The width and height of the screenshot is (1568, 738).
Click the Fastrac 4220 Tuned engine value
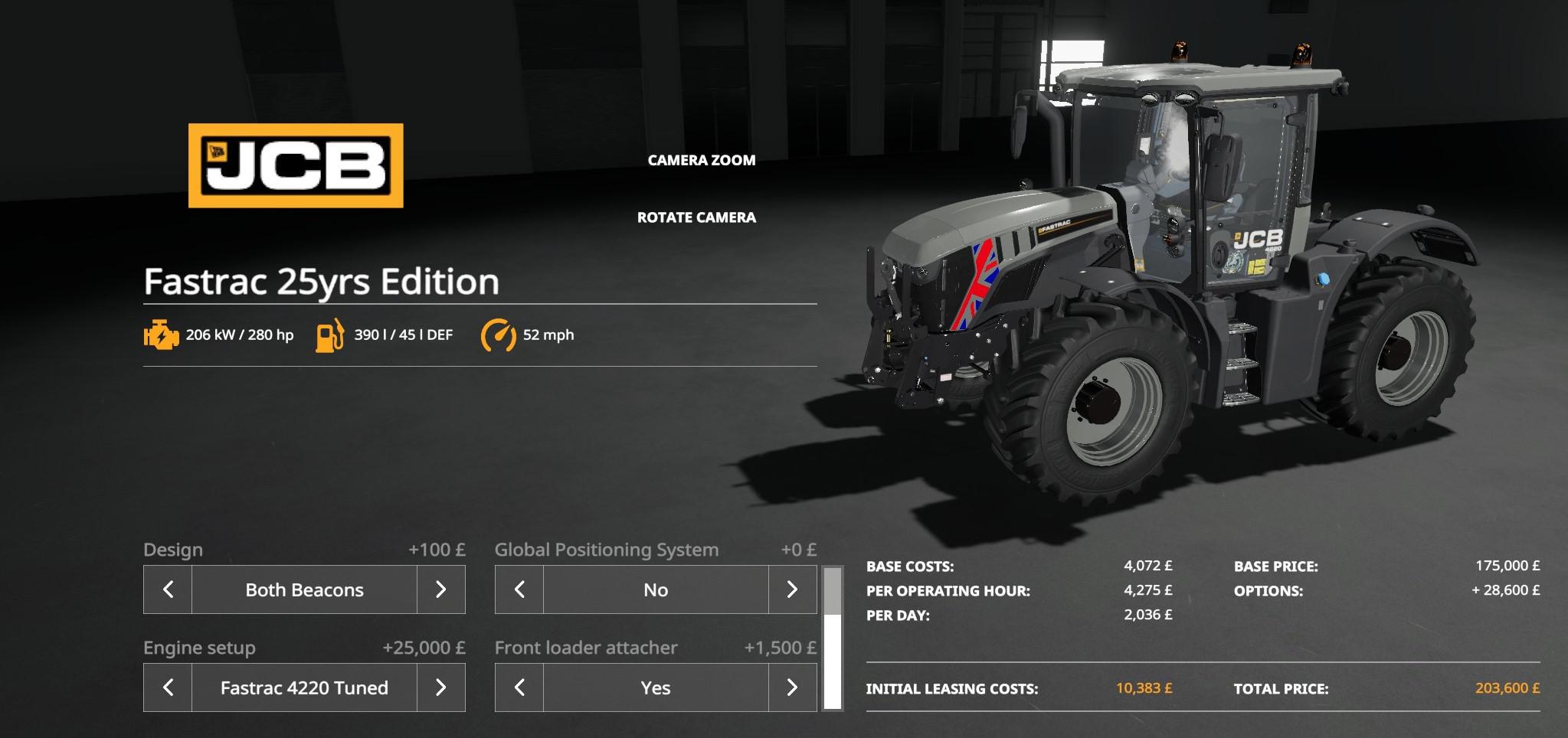pyautogui.click(x=304, y=687)
